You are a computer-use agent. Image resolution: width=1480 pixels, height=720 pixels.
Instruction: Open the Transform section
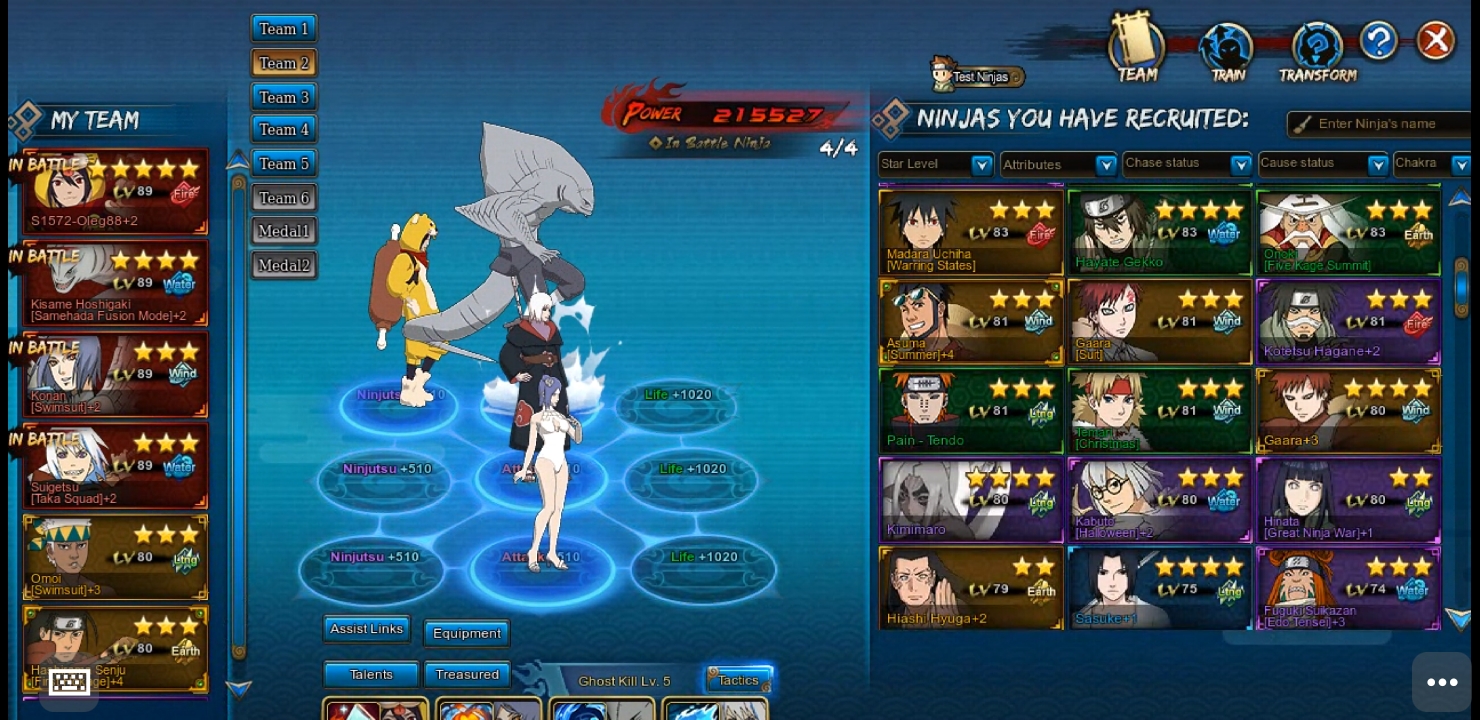1317,52
